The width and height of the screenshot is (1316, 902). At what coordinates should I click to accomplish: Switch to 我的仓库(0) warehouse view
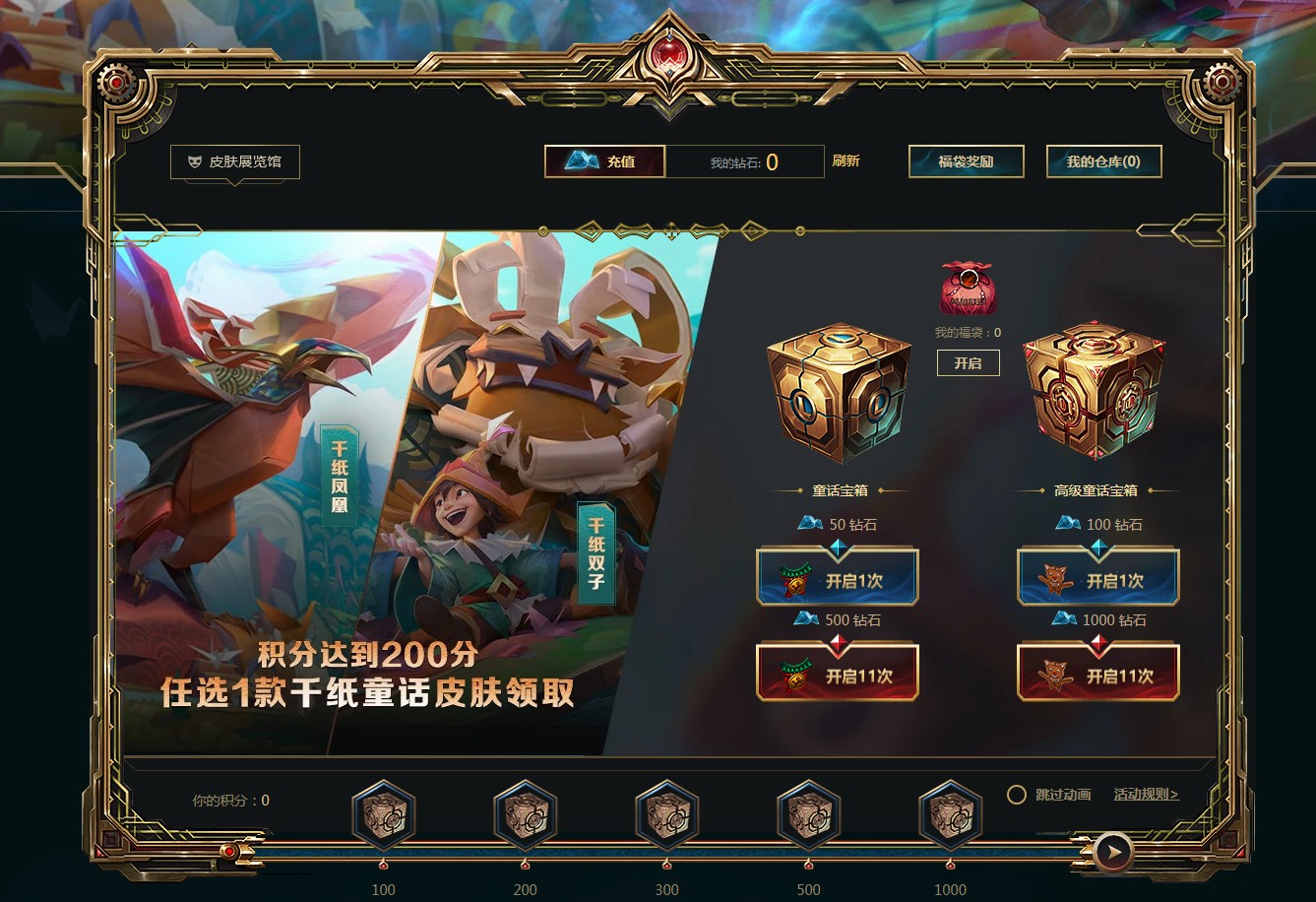[1102, 161]
